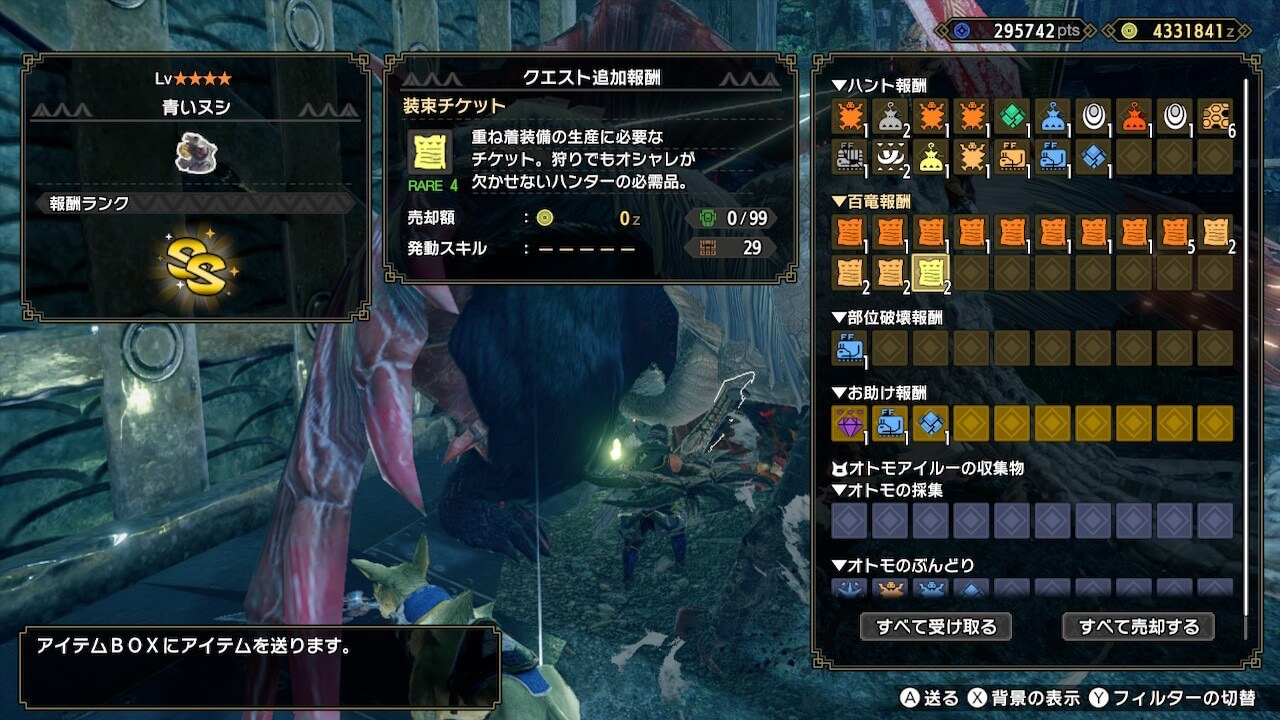The height and width of the screenshot is (720, 1280).
Task: Select the yellow sac hunt reward
Action: point(930,156)
